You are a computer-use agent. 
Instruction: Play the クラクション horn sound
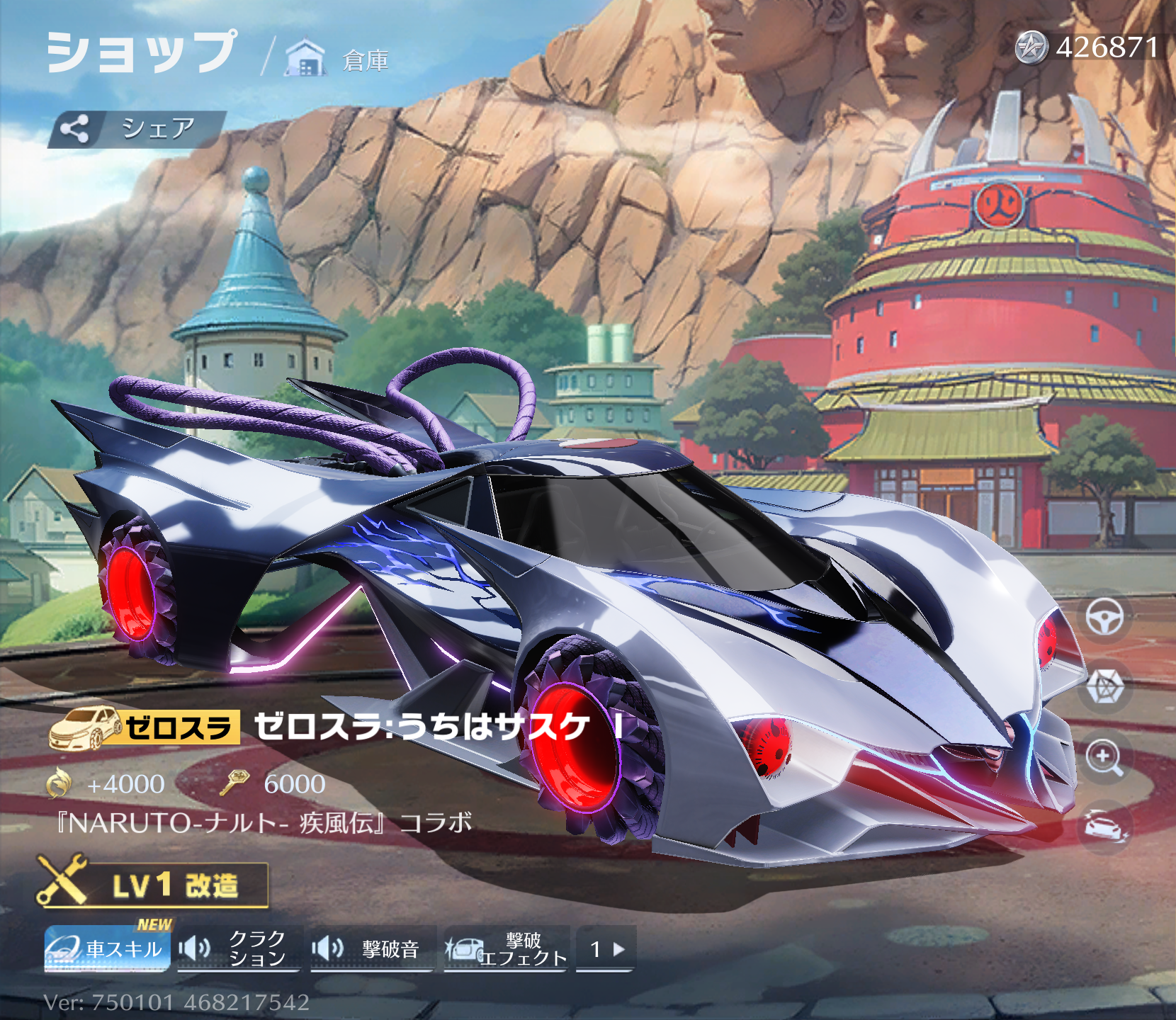point(239,949)
